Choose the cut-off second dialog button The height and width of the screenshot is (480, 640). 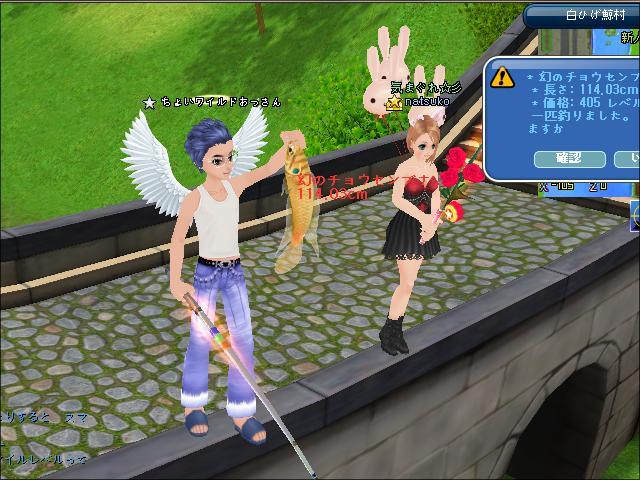(630, 159)
